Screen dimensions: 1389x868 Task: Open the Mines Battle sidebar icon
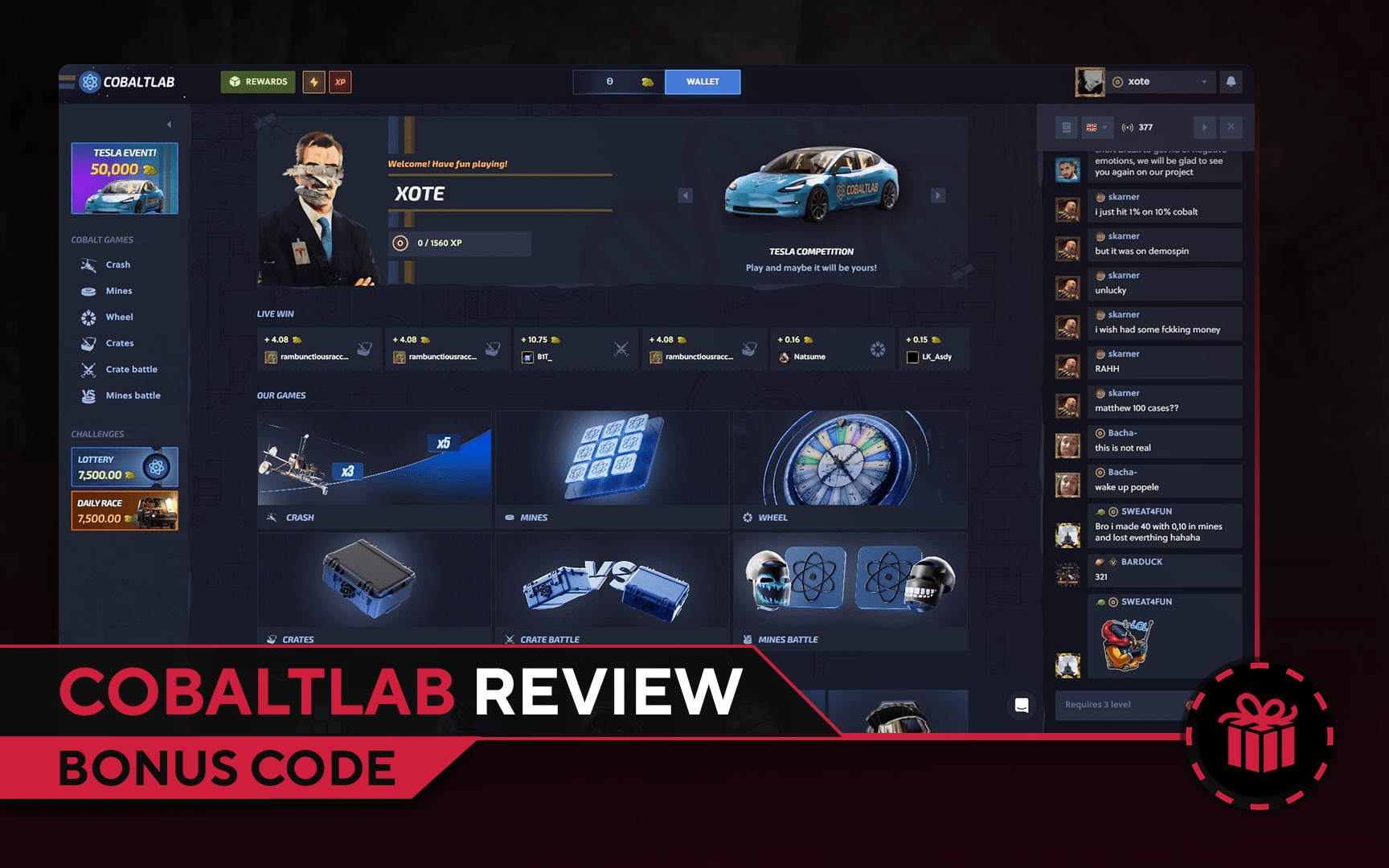(x=88, y=395)
